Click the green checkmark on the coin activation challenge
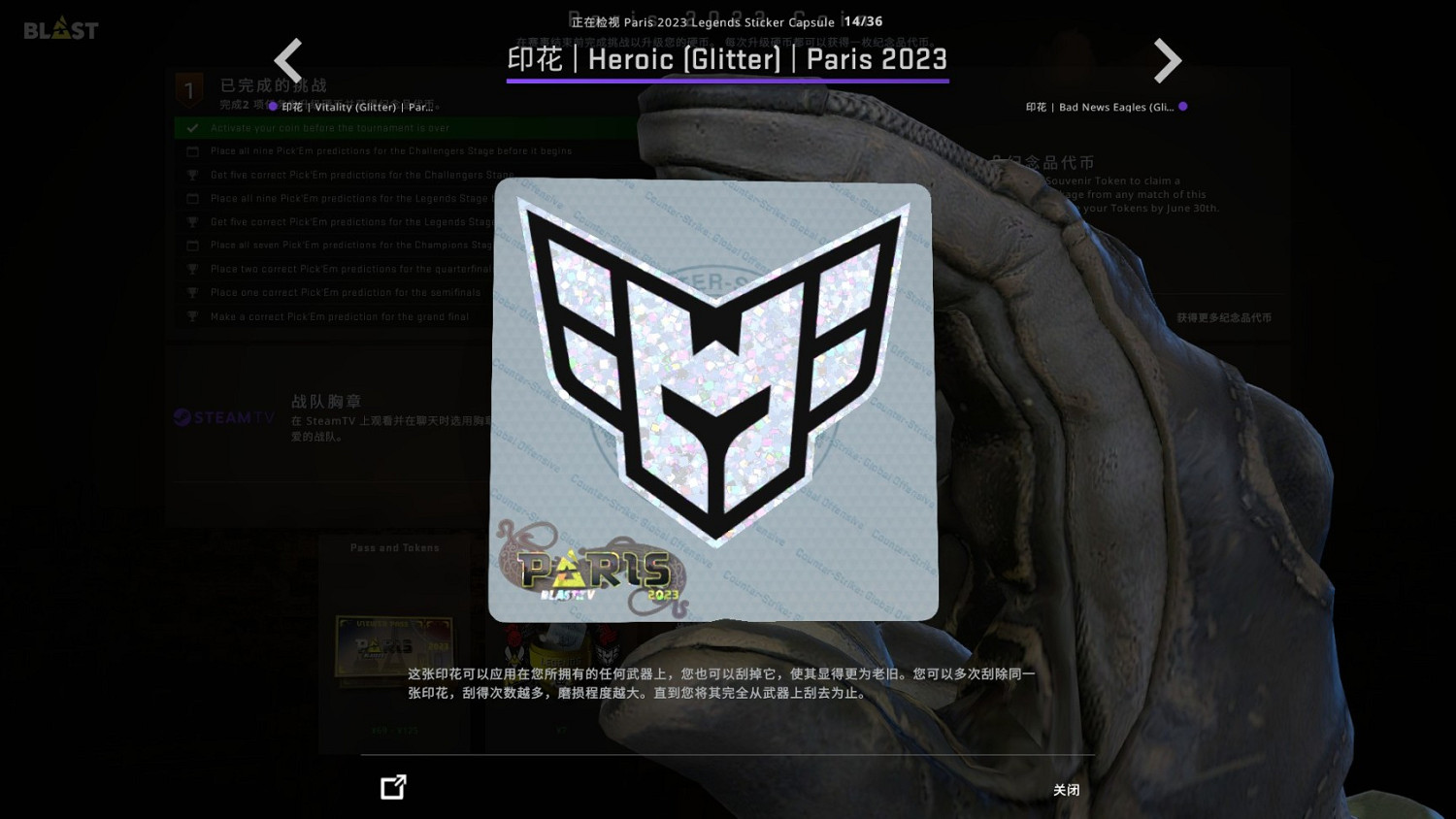The height and width of the screenshot is (819, 1456). 191,127
